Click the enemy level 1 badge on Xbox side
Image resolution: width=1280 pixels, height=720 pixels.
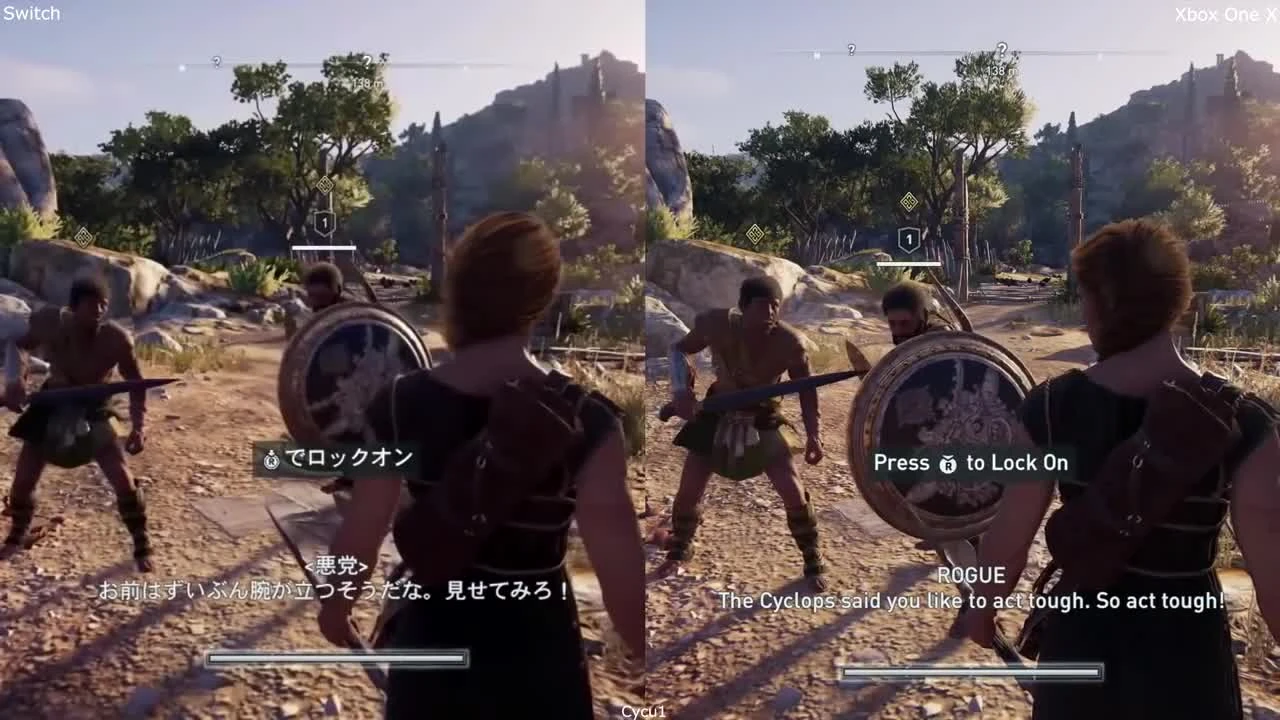[x=907, y=240]
